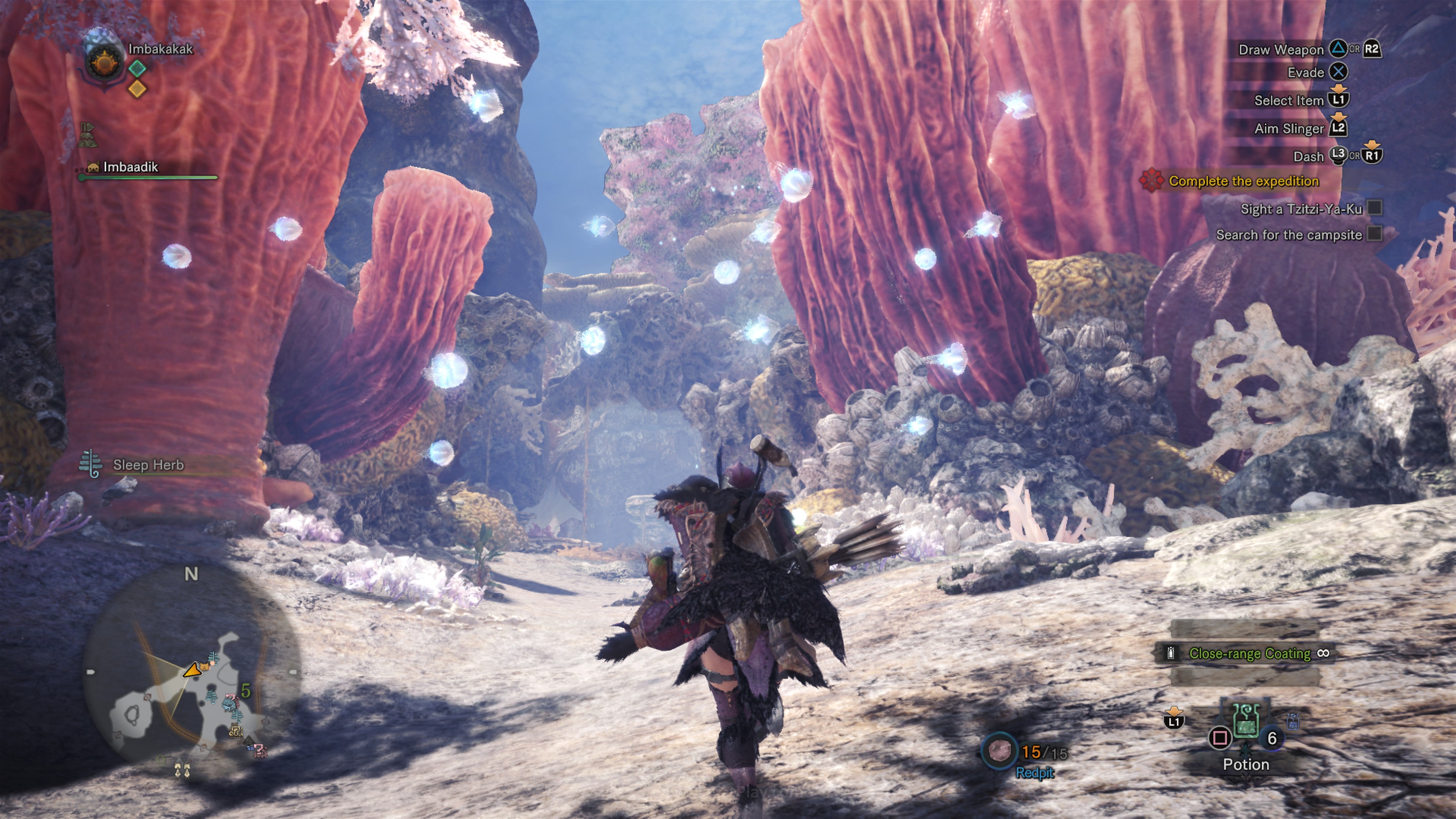
Task: Tick the Sight a Tzitzi-Ya-Ku checkbox
Action: pyautogui.click(x=1374, y=208)
